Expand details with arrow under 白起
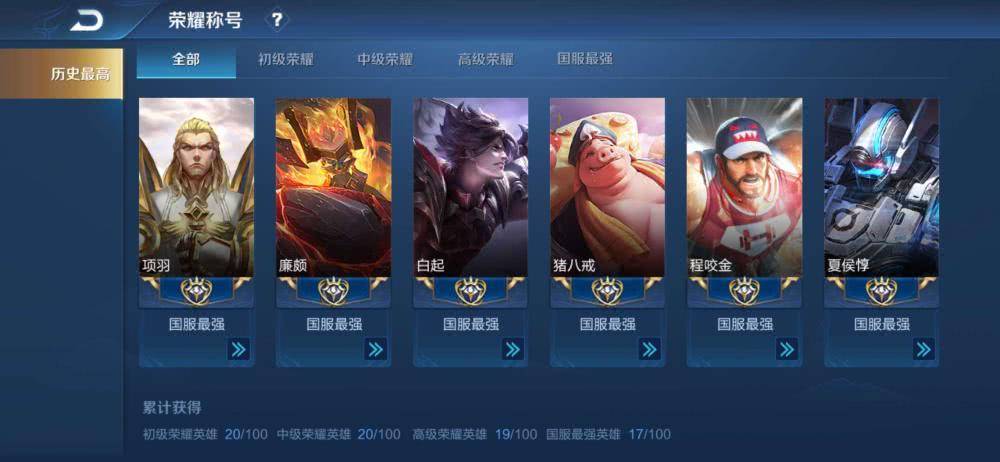Screen dimensions: 1000x462 [x=512, y=349]
